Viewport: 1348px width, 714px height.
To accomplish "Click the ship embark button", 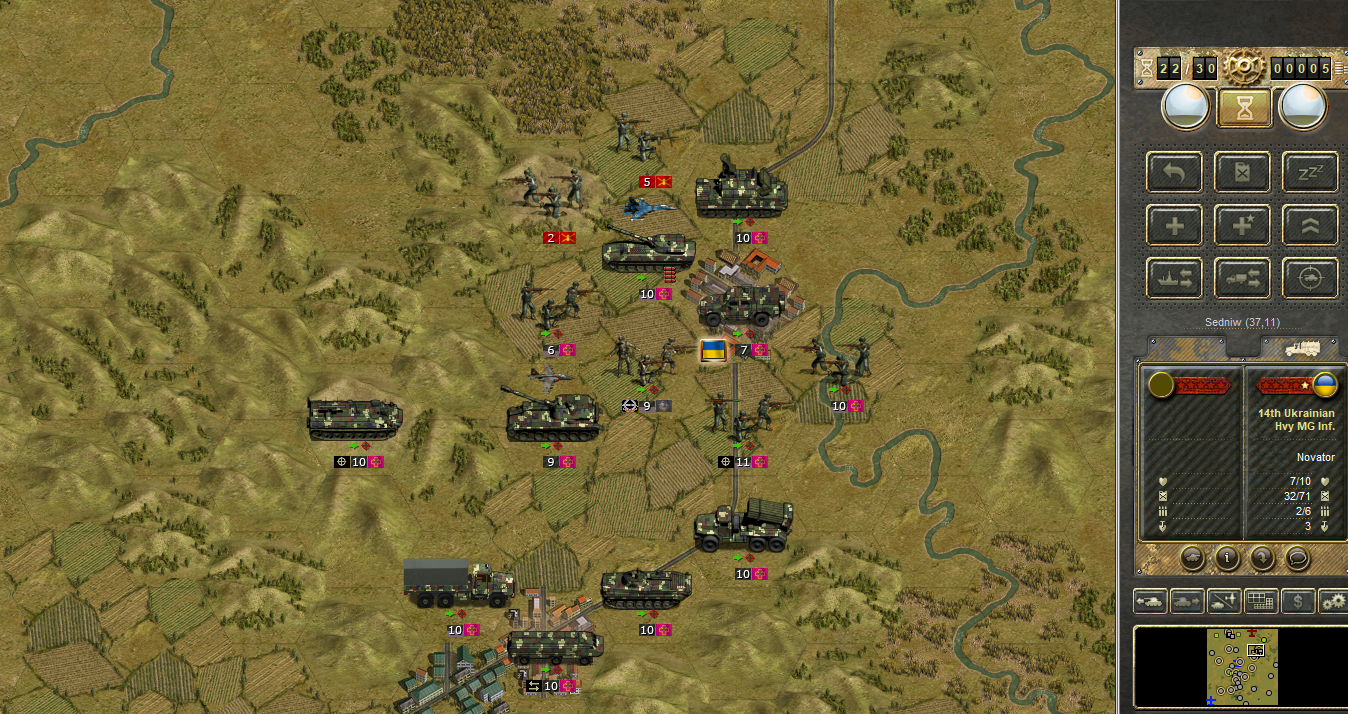I will pyautogui.click(x=1175, y=279).
